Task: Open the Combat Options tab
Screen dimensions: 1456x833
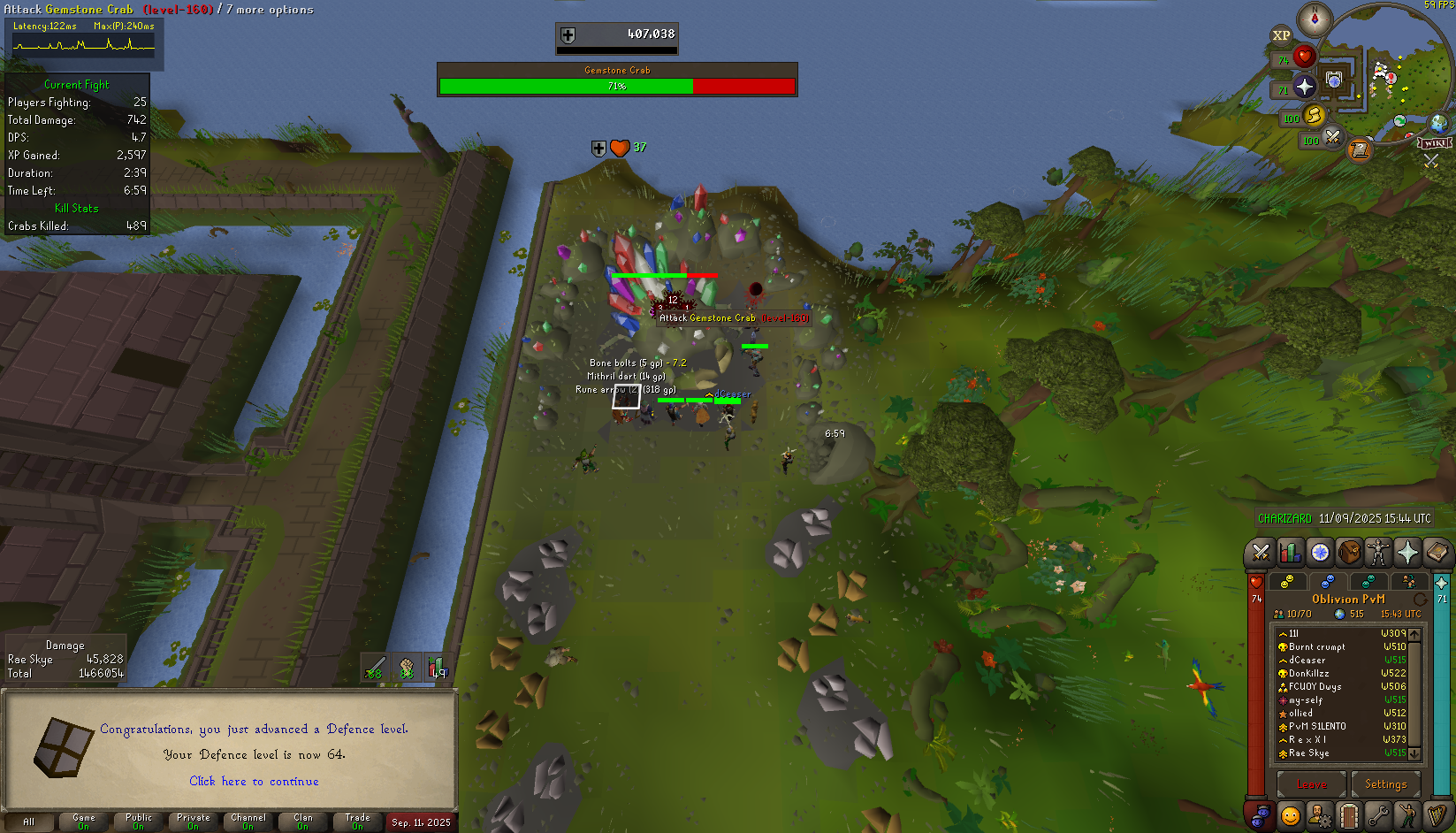Action: pyautogui.click(x=1262, y=554)
